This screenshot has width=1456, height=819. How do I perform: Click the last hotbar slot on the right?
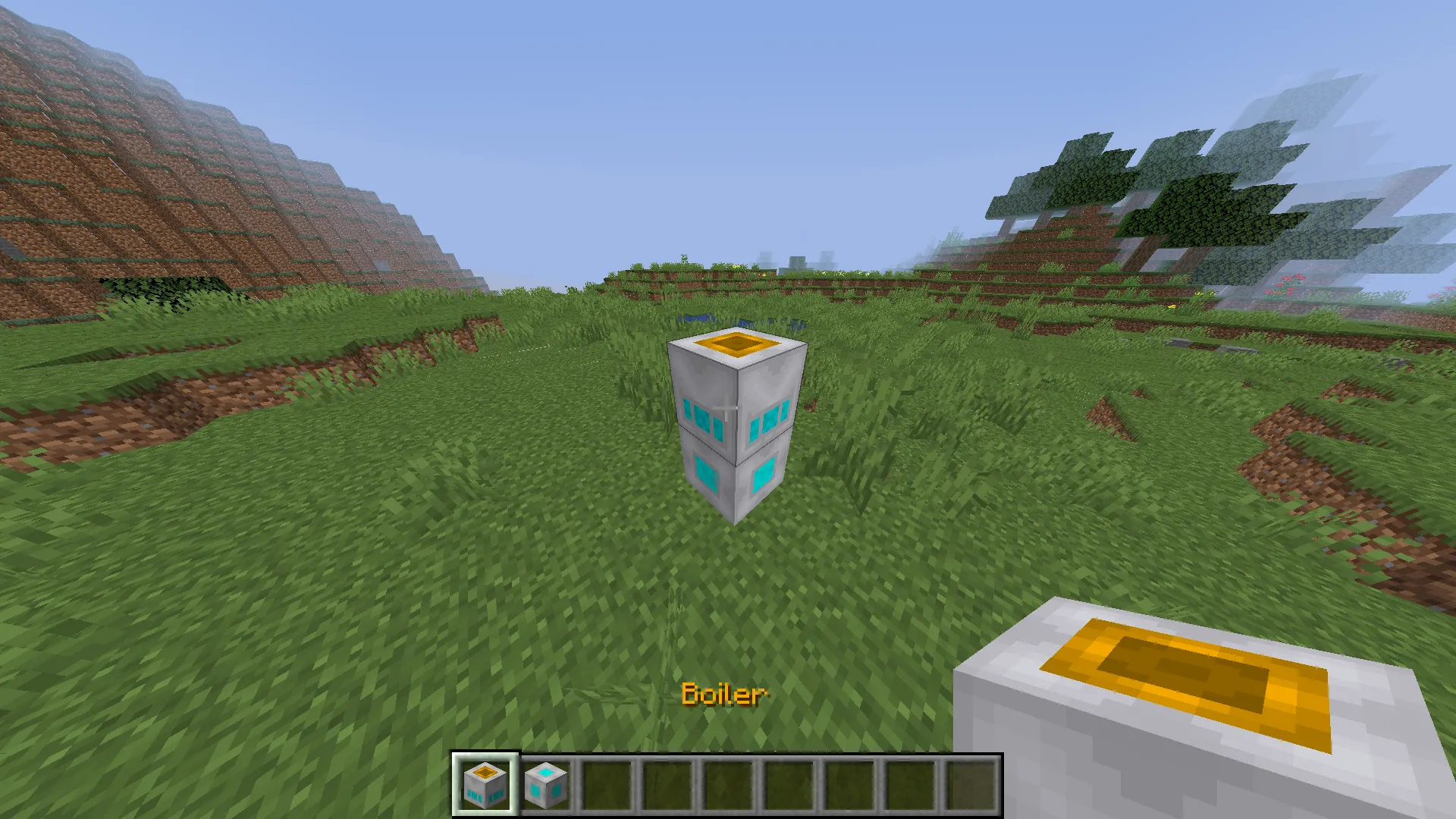click(x=973, y=785)
